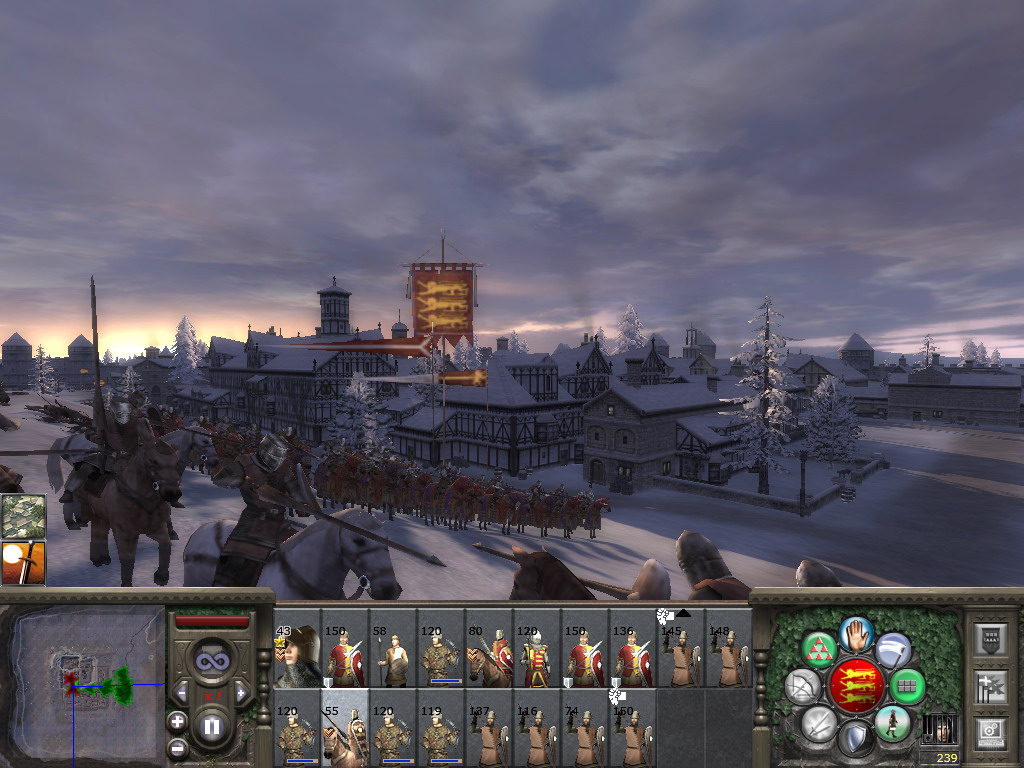The image size is (1024, 768).
Task: Open the sword and sun event notification
Action: pos(23,562)
